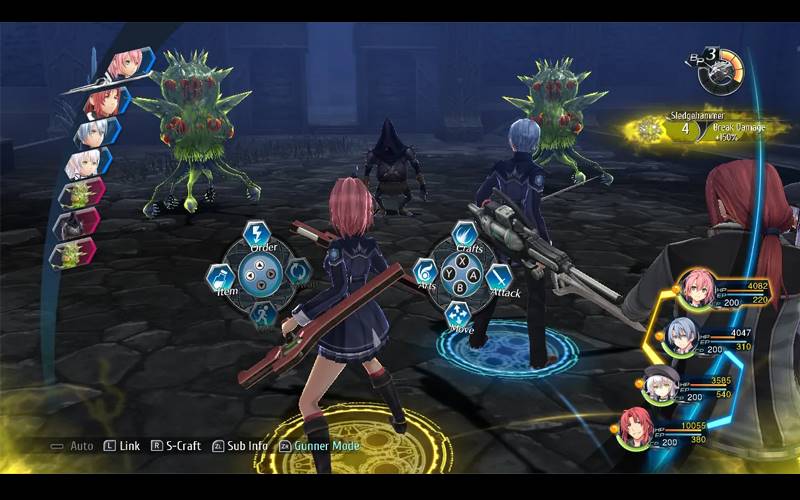The width and height of the screenshot is (800, 500).
Task: Choose the capped white-haired girl's party portrait
Action: click(659, 385)
